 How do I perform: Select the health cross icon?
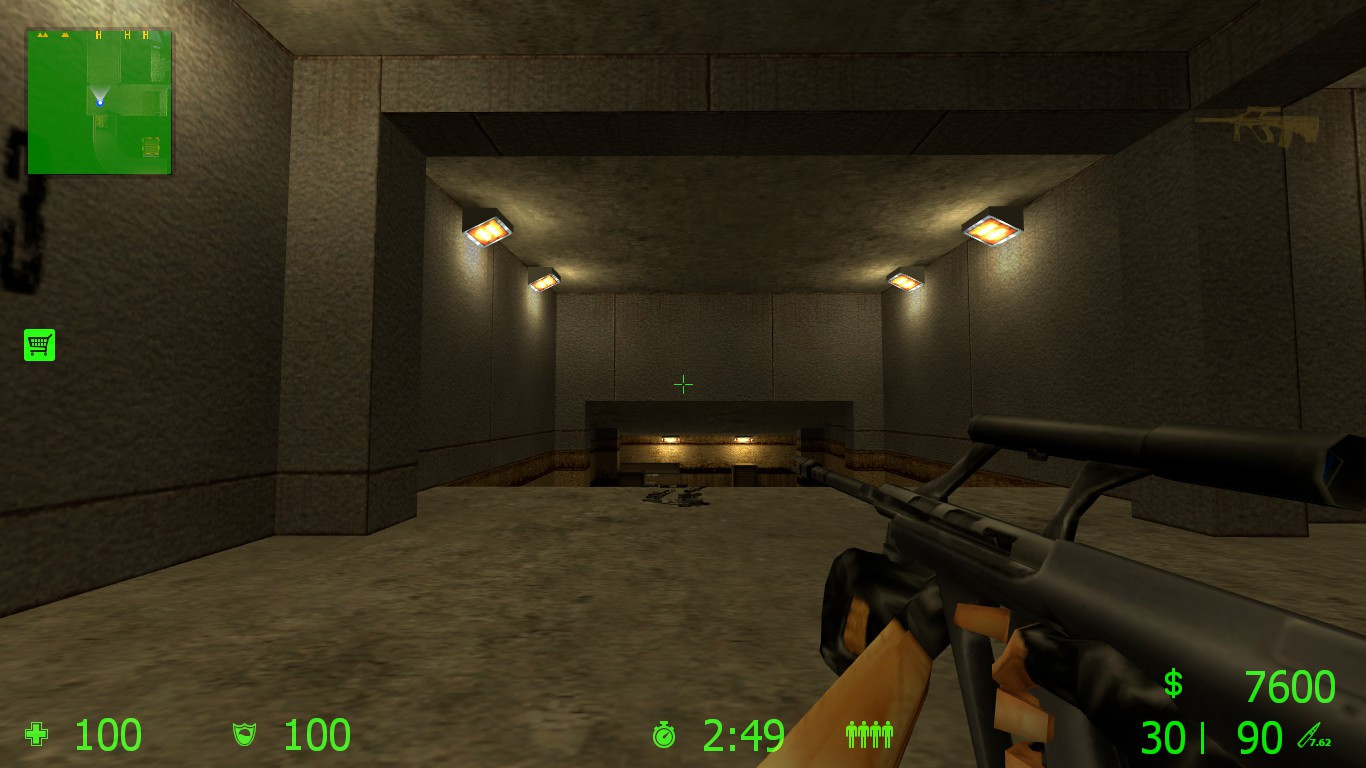pos(36,736)
